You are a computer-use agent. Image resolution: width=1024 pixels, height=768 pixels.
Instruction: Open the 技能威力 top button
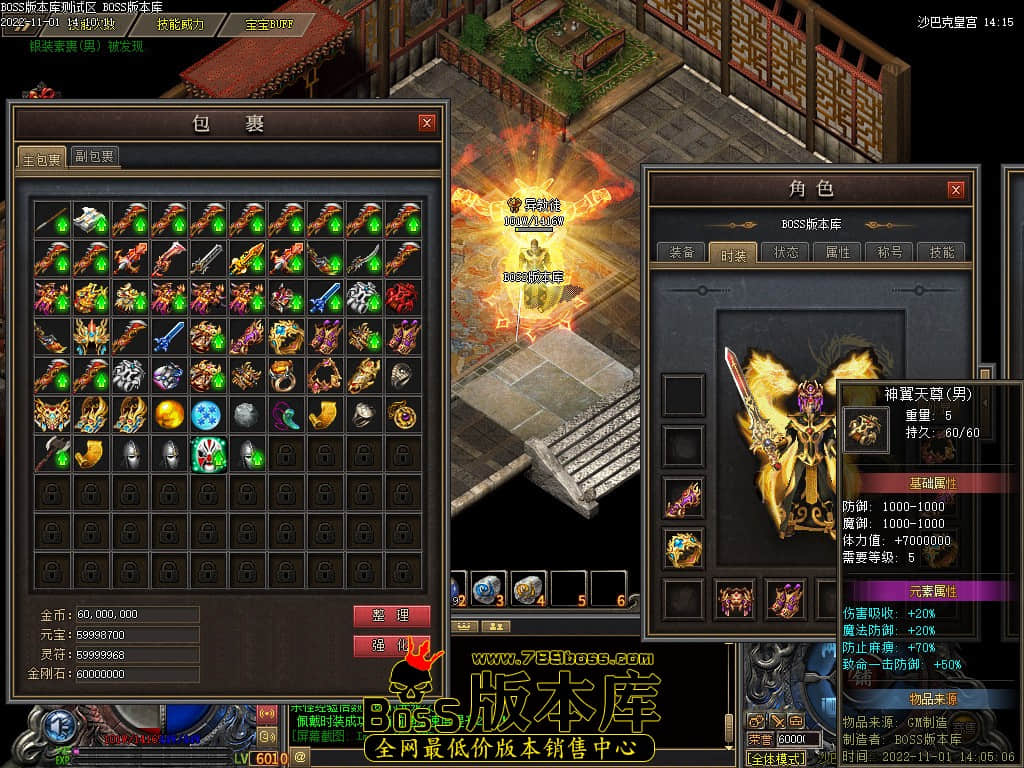180,23
